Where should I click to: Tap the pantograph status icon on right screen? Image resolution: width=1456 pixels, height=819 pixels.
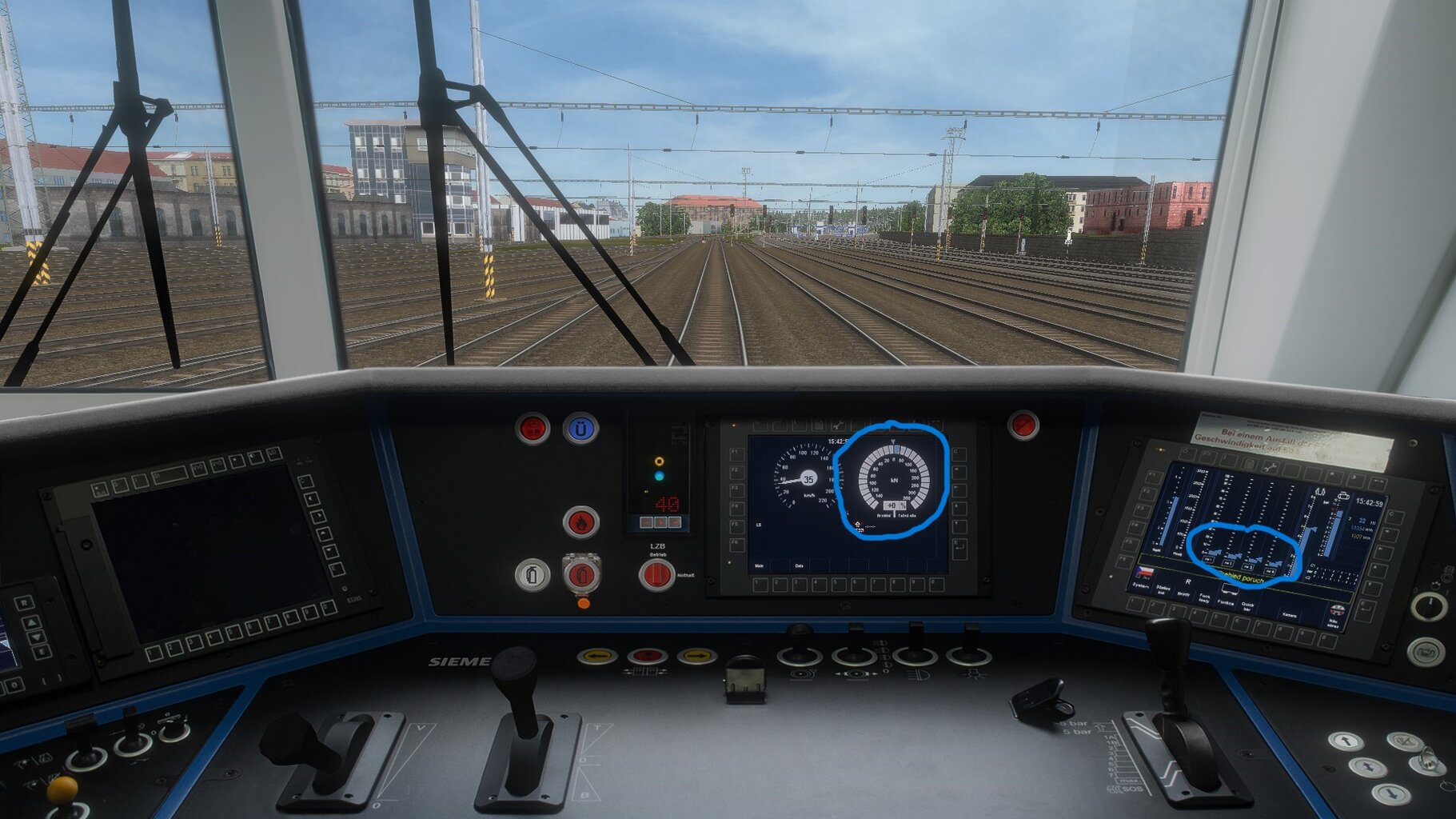[x=1320, y=489]
